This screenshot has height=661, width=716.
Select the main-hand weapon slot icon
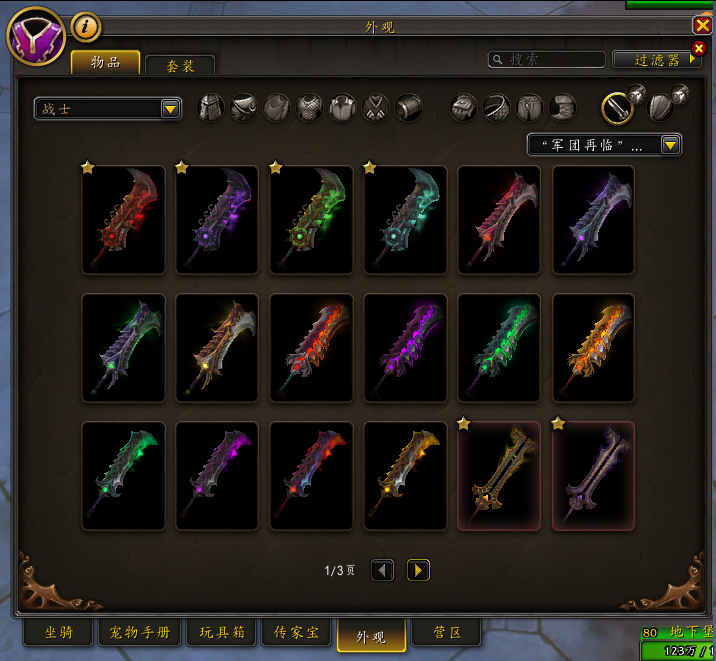[x=617, y=106]
